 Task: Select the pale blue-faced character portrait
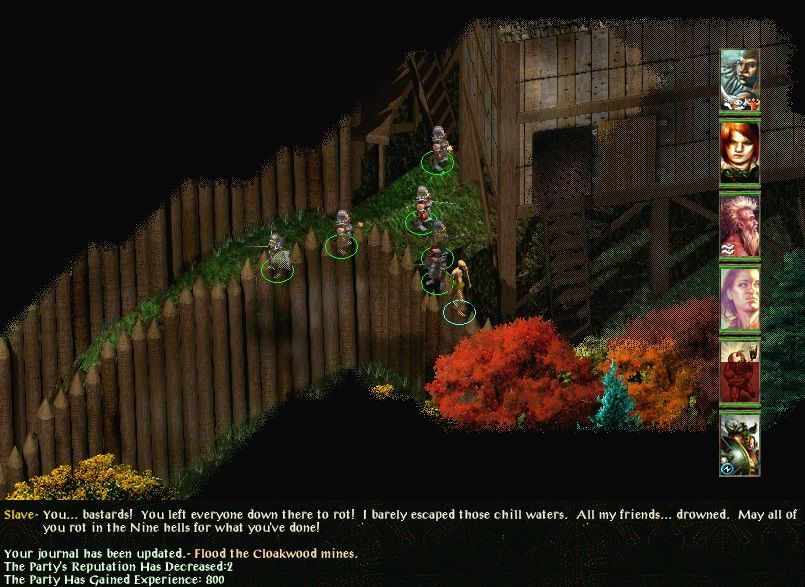coord(740,80)
